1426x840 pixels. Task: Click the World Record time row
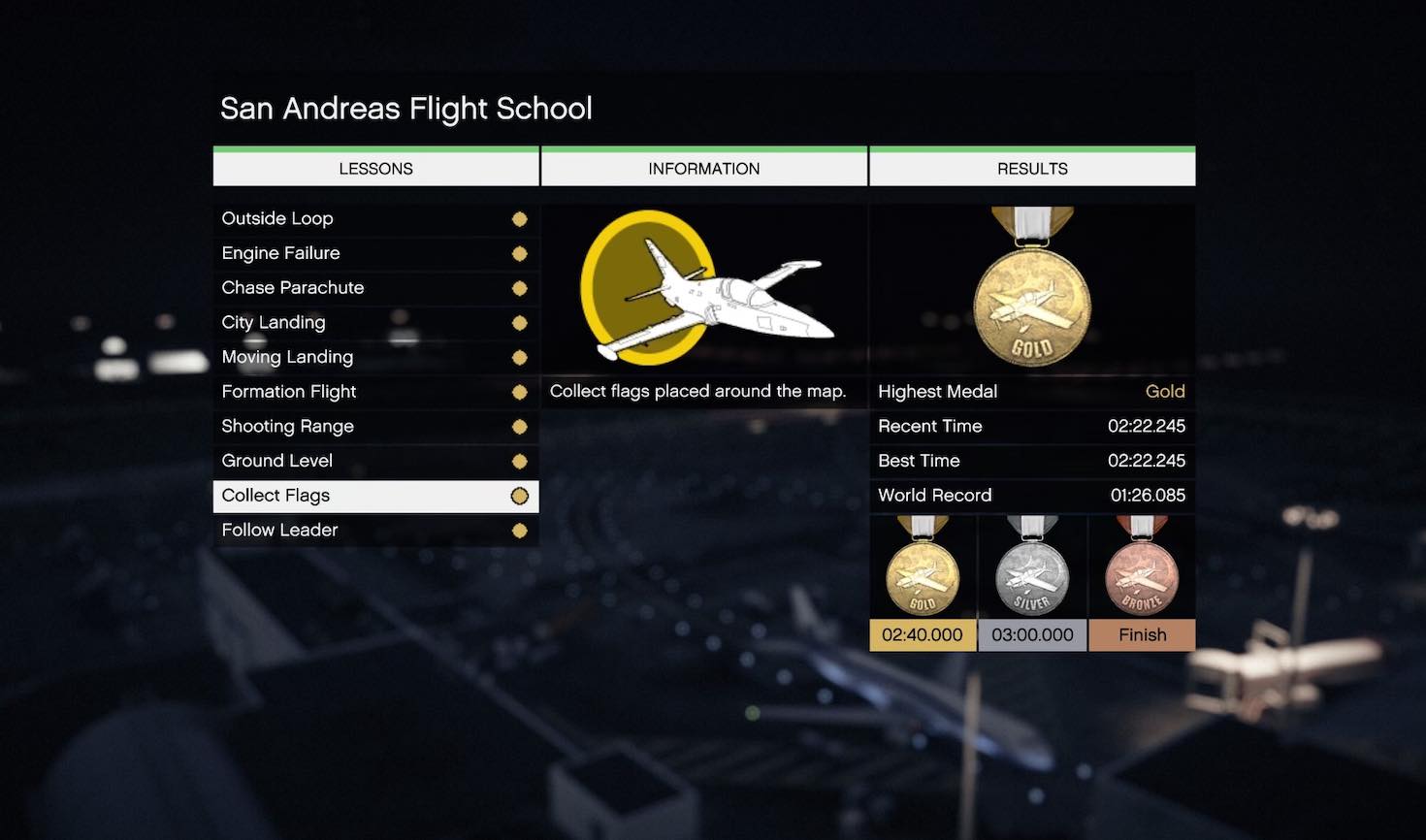pyautogui.click(x=1031, y=496)
